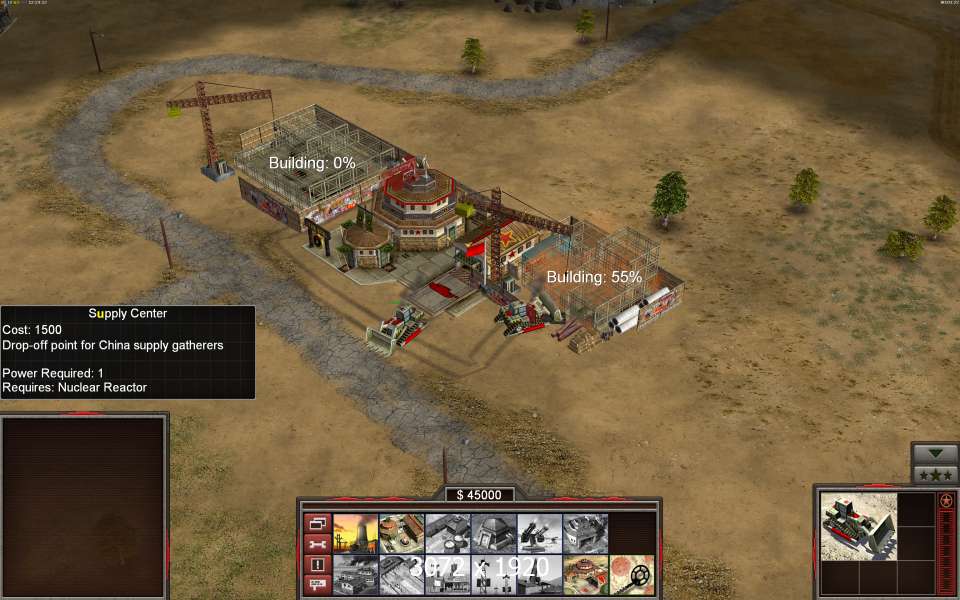Click the exclamation mark button
The height and width of the screenshot is (600, 960).
(x=317, y=564)
